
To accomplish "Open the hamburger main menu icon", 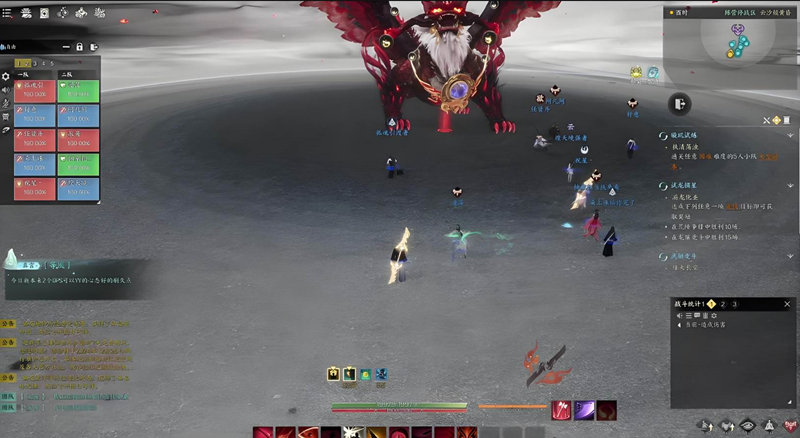I will tap(9, 13).
